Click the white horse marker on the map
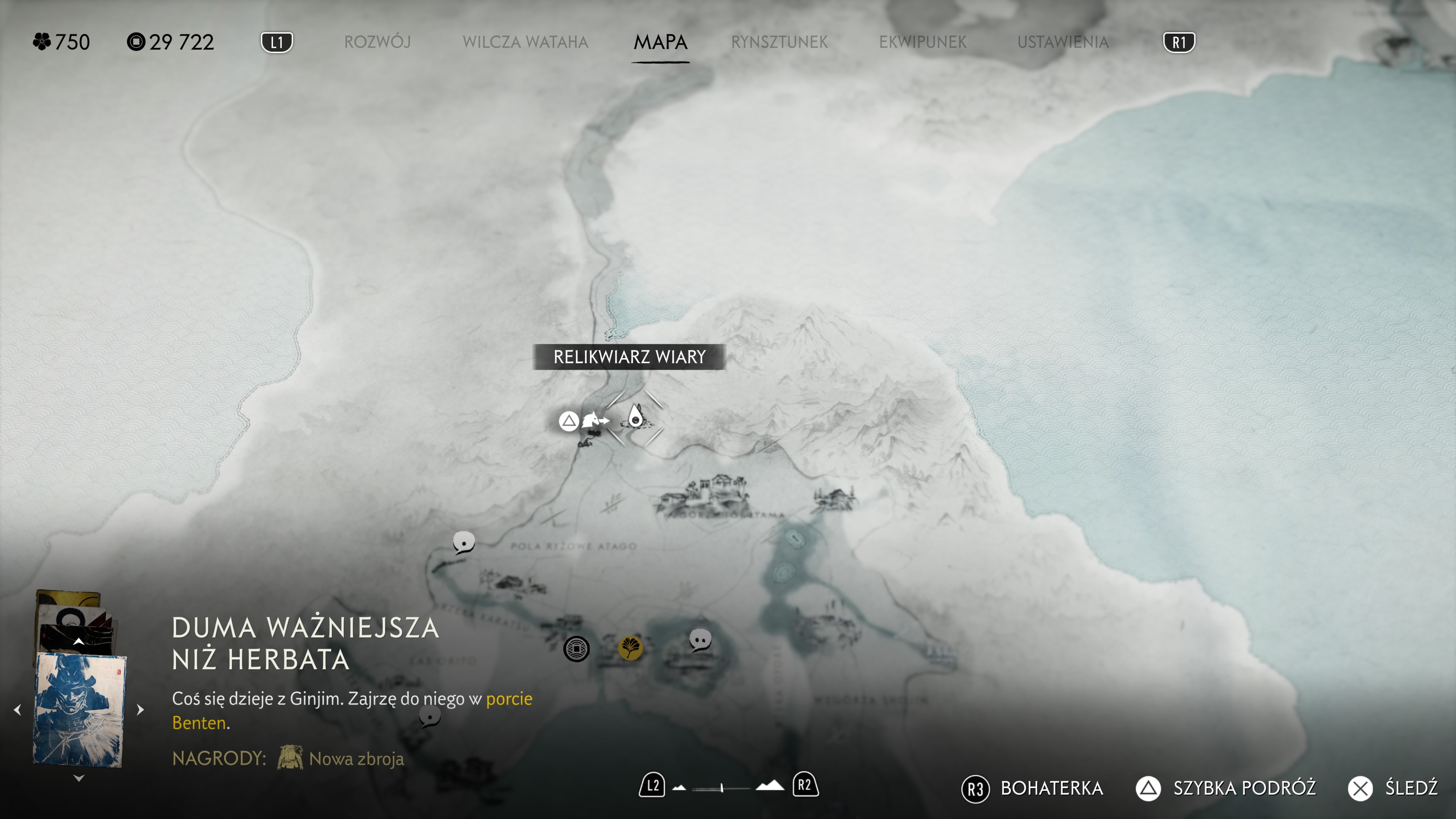1456x819 pixels. click(x=591, y=420)
